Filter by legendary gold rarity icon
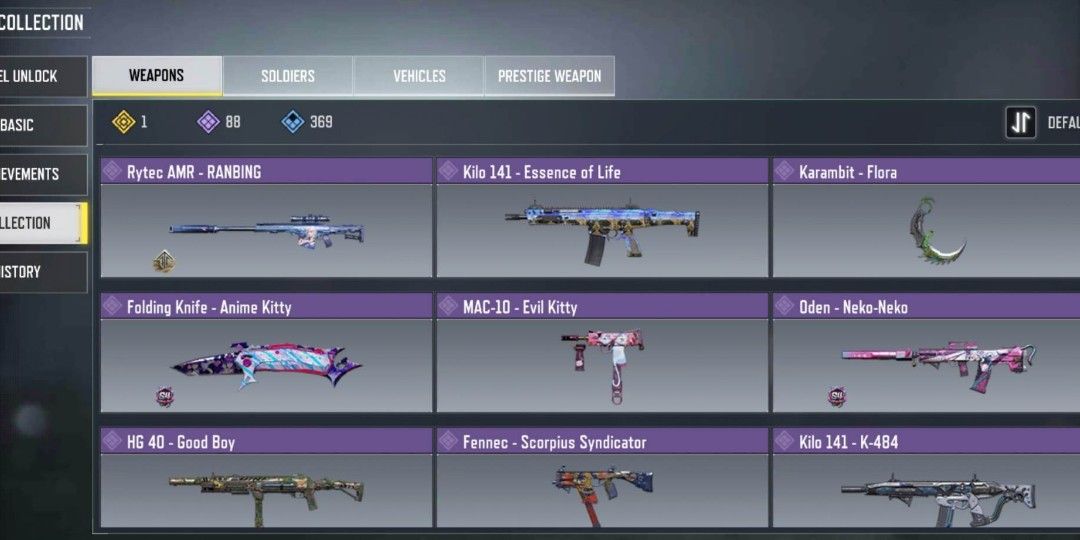 (x=124, y=122)
